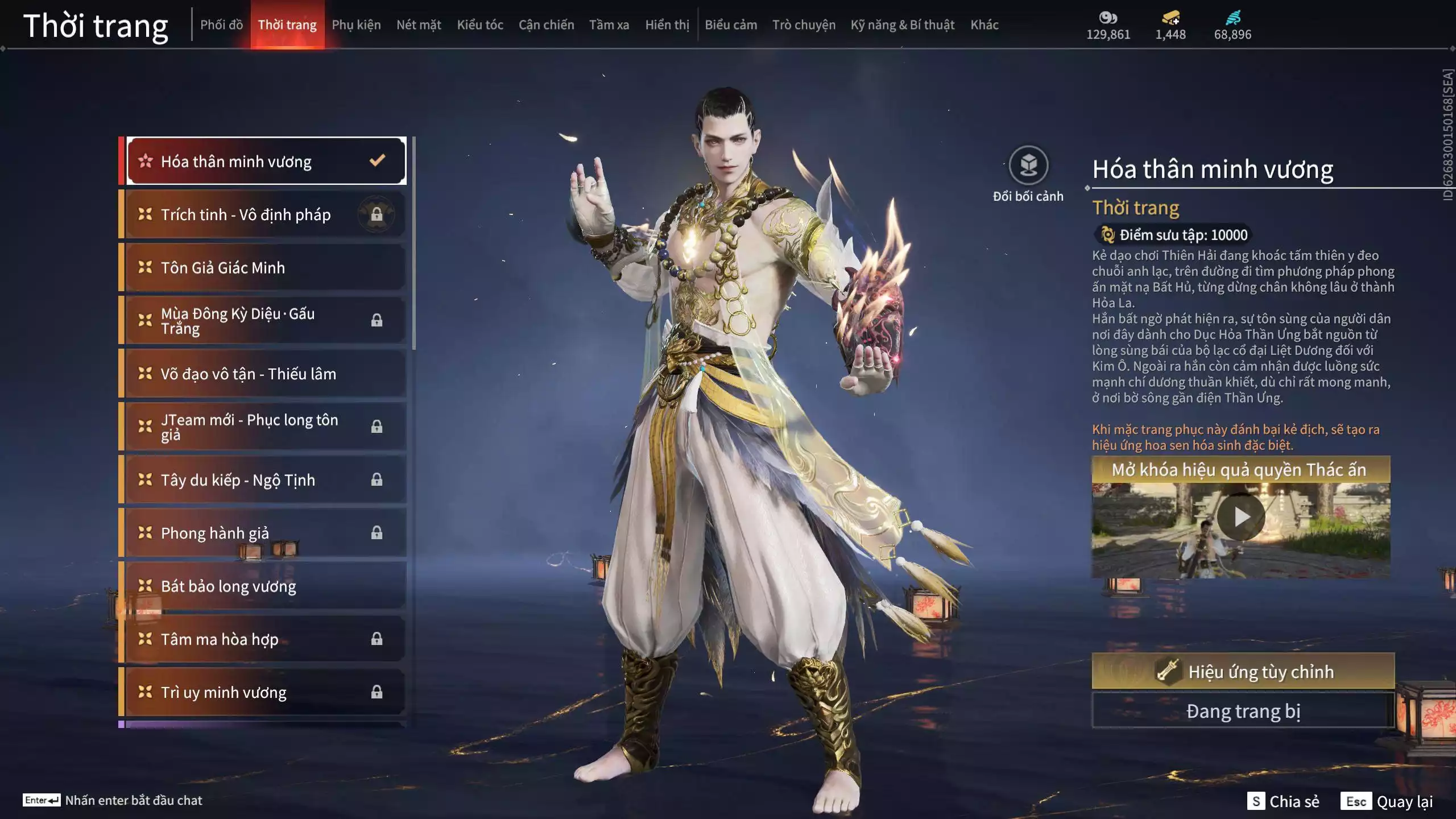Select the Khác tab
The image size is (1456, 819).
985,25
